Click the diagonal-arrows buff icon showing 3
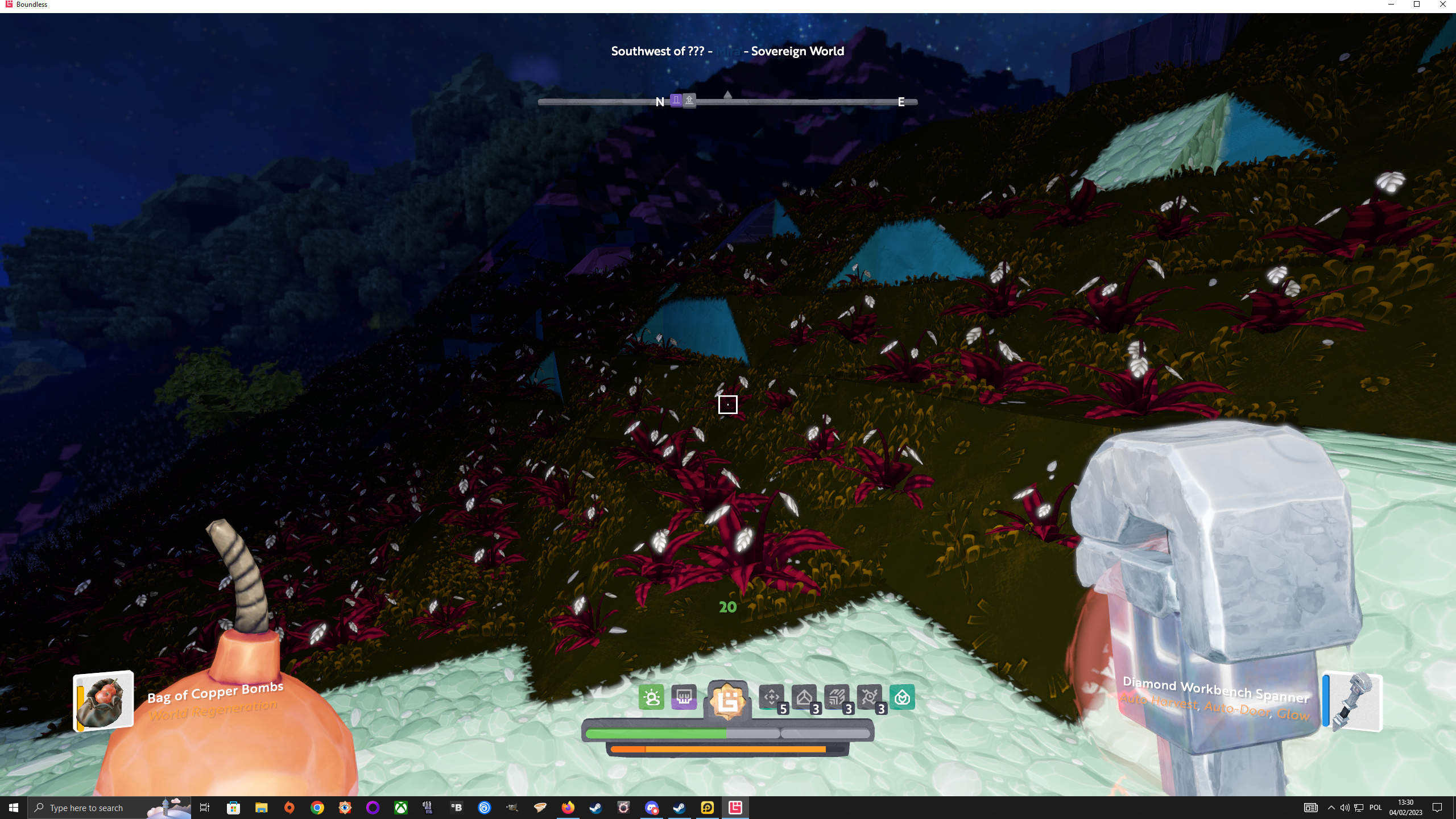 [x=837, y=697]
